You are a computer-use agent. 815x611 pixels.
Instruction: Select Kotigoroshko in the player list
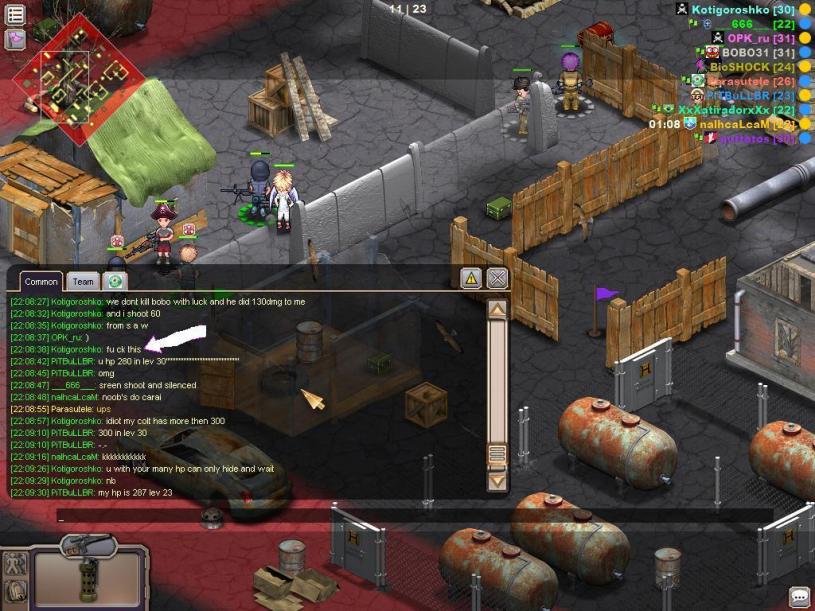click(730, 9)
